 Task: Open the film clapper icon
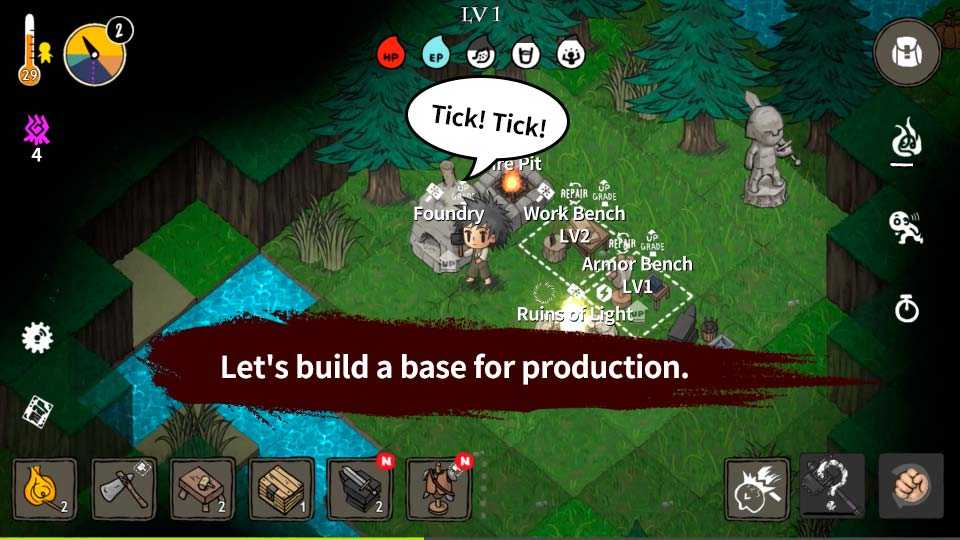tap(37, 410)
